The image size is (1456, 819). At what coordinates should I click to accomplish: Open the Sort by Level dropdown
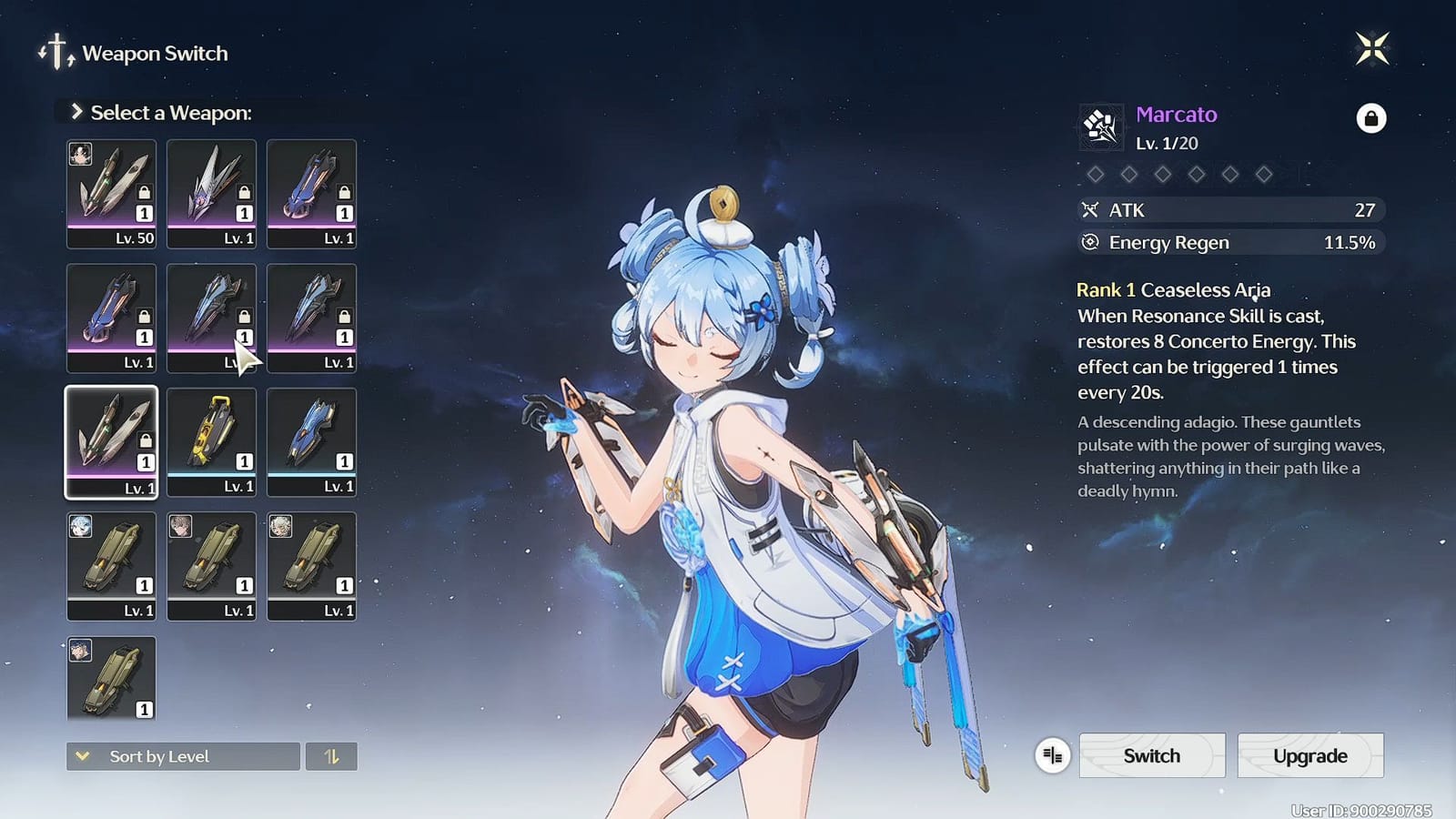click(182, 756)
